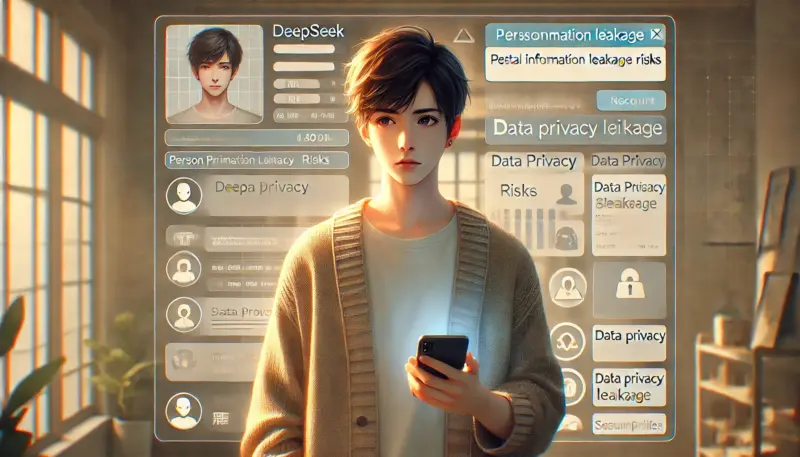This screenshot has width=800, height=457.
Task: Open the Person Prination Leiktacy Risks bar
Action: (257, 159)
